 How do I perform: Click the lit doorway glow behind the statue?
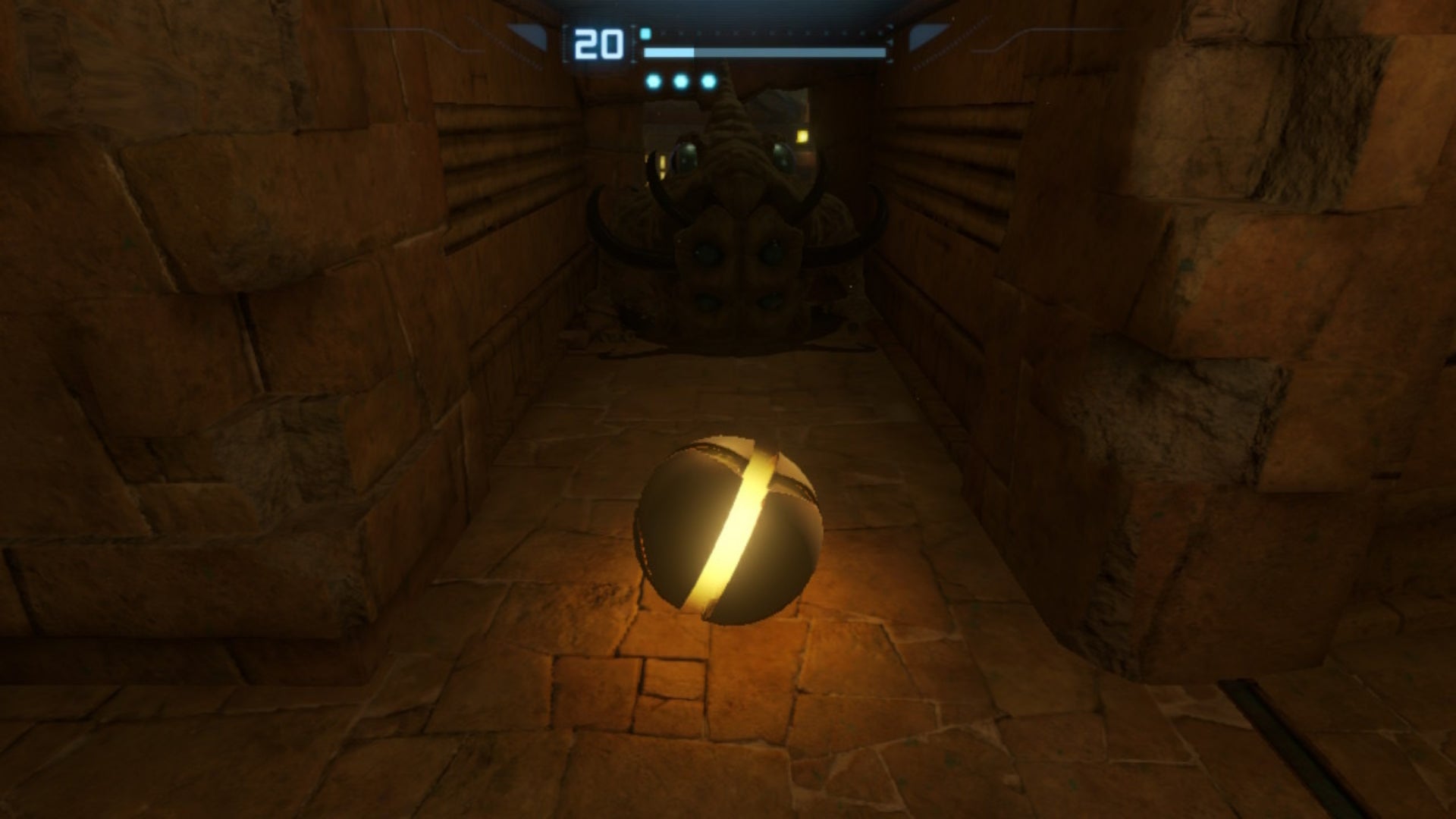pos(801,135)
